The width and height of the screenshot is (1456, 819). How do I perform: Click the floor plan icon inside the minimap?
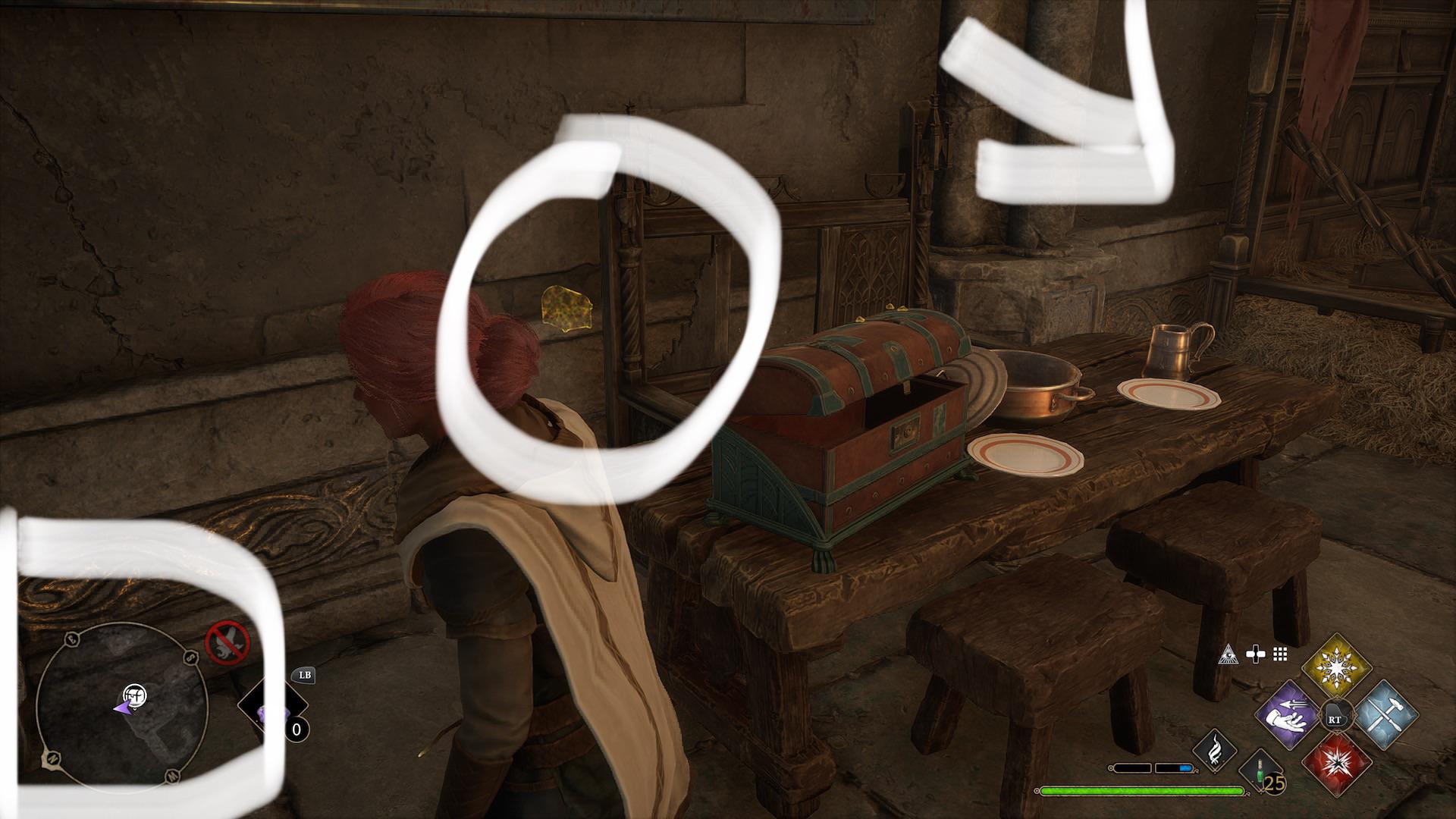tap(135, 696)
